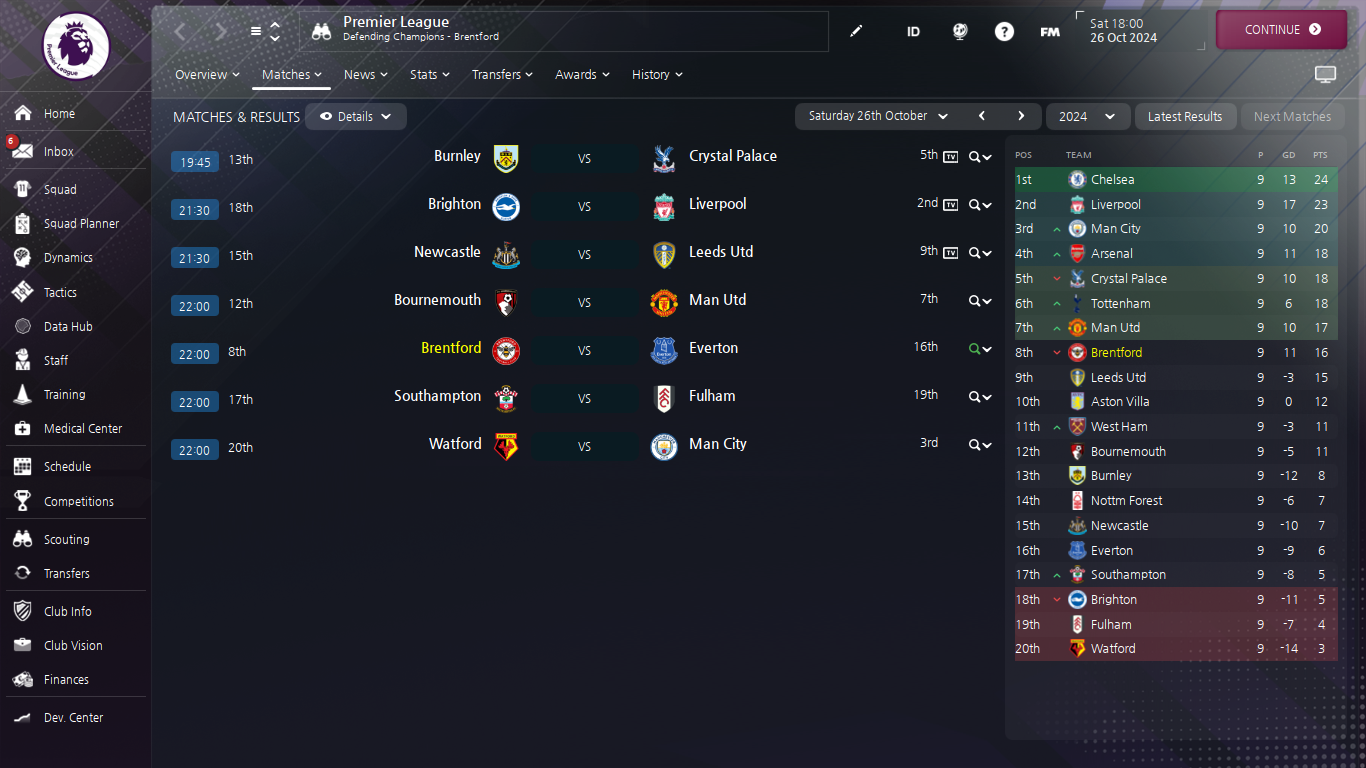Go to the previous matchday arrow

(x=982, y=116)
